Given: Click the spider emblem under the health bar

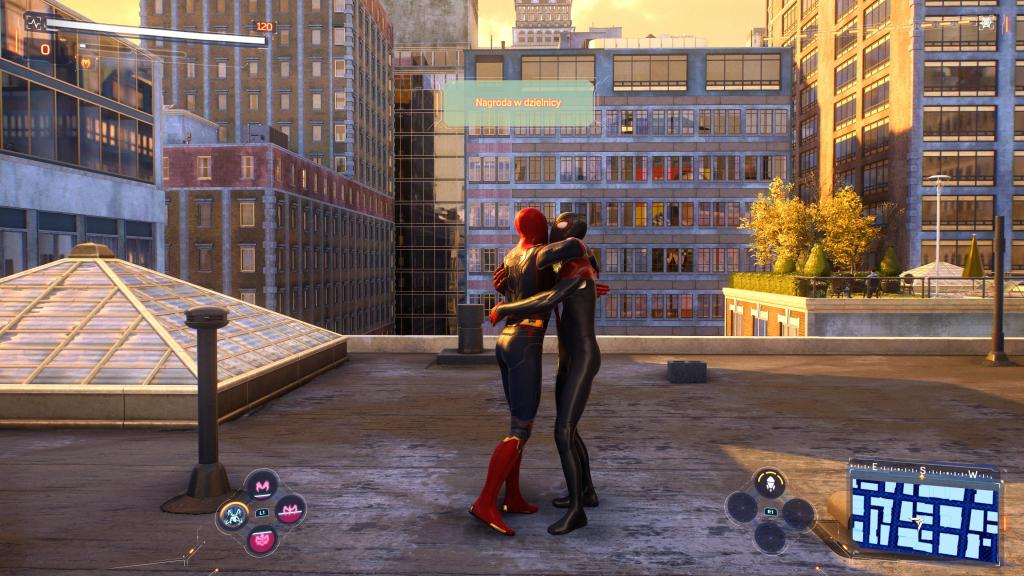Looking at the screenshot, I should (x=86, y=62).
